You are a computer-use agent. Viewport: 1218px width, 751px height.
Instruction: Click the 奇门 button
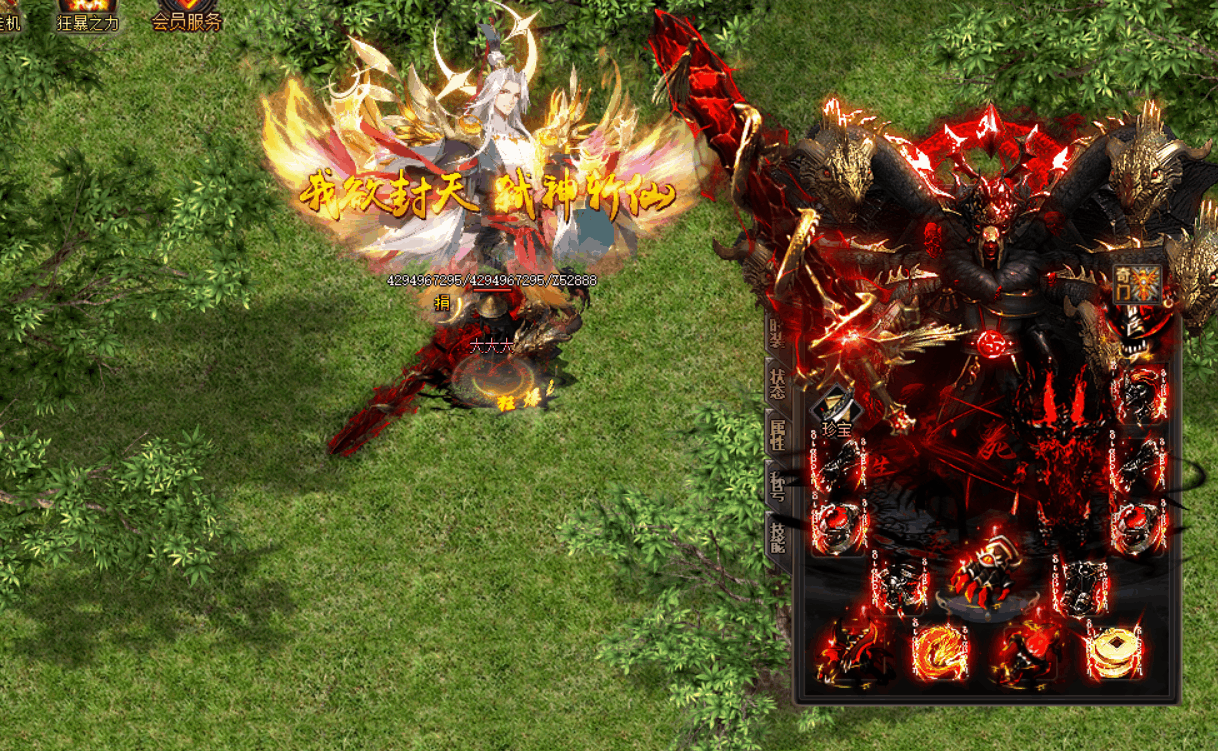(x=1138, y=285)
